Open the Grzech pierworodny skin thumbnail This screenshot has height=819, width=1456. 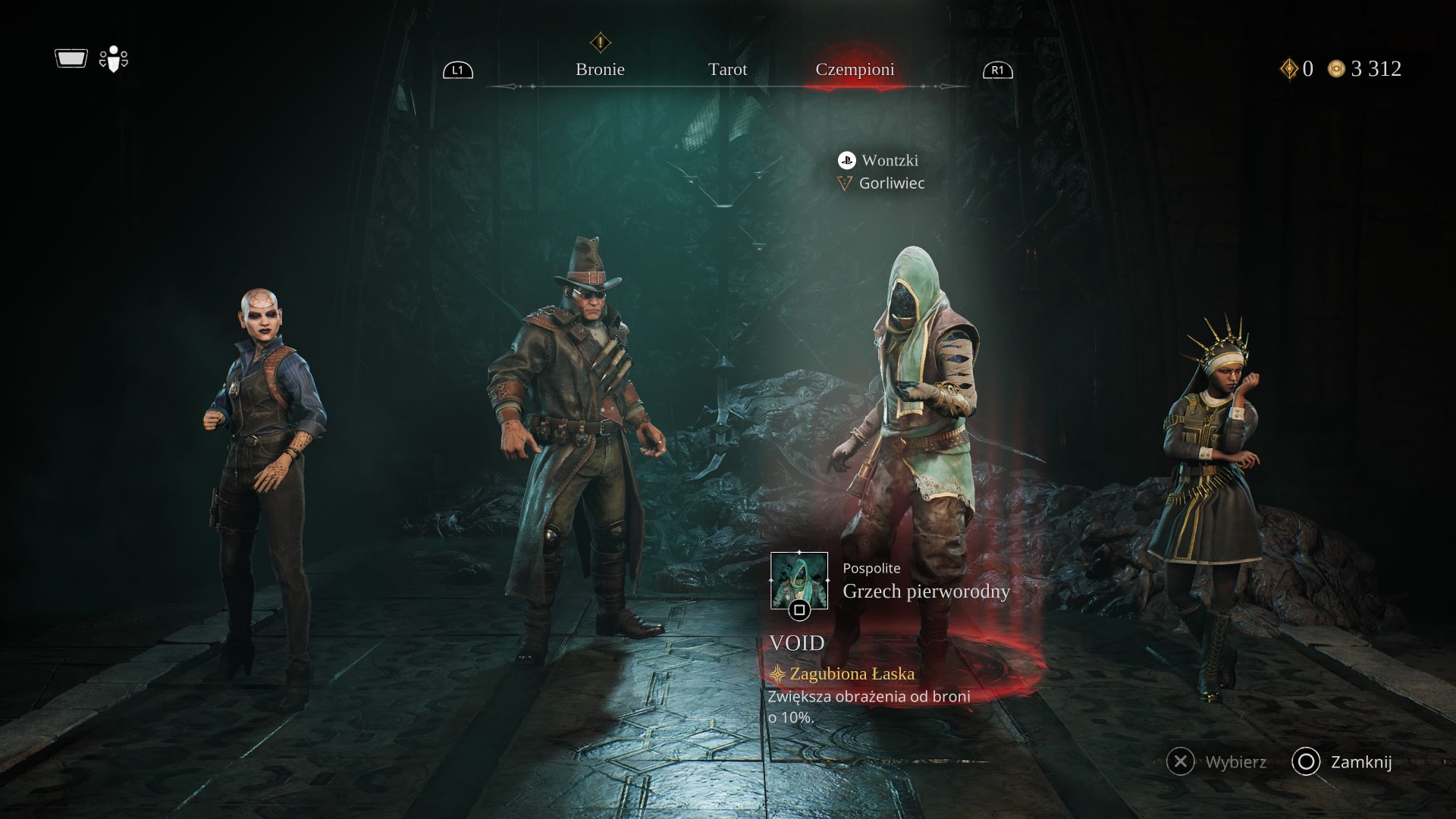(x=799, y=582)
